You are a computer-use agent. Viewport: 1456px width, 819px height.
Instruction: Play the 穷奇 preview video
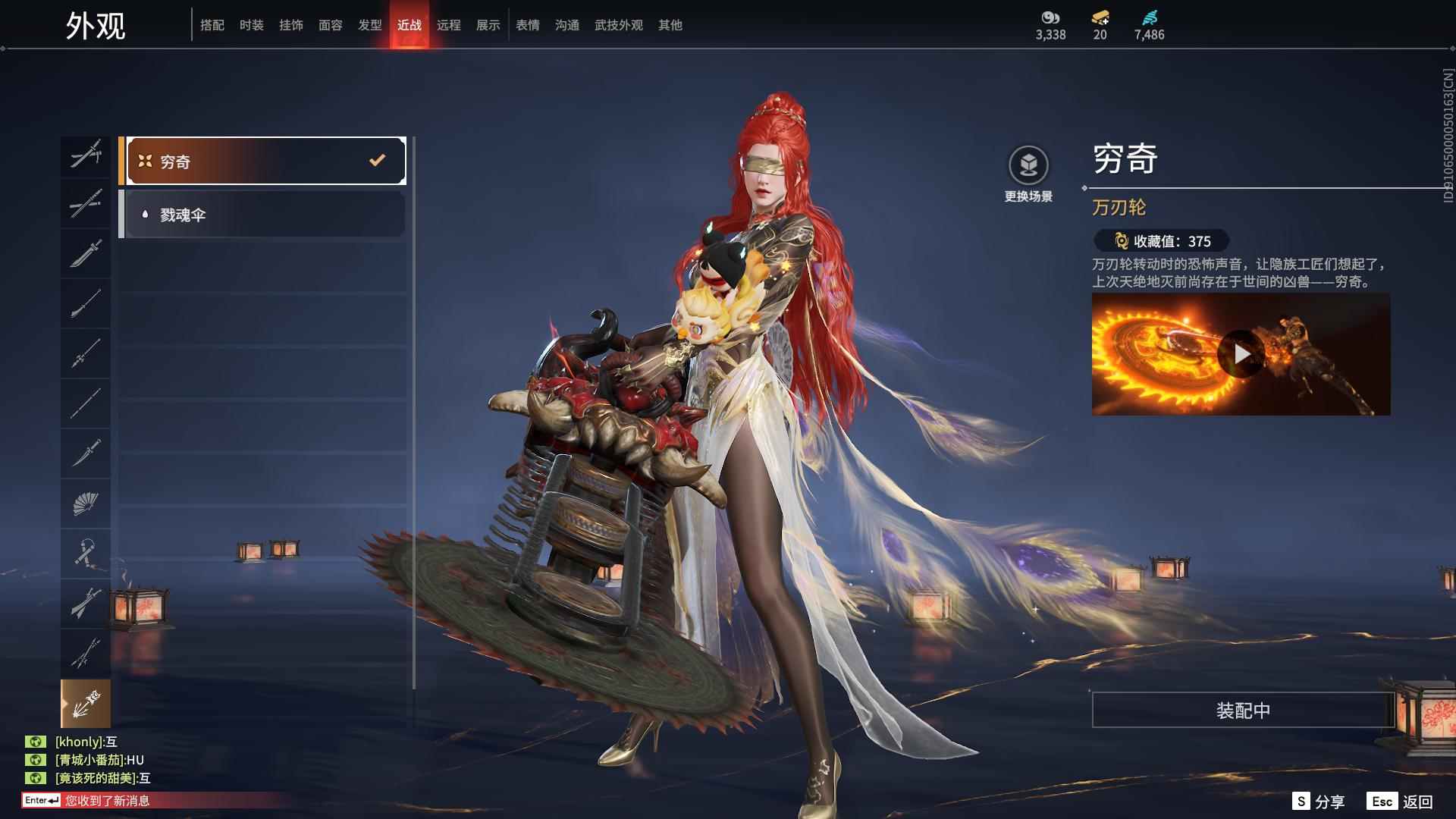click(x=1241, y=354)
